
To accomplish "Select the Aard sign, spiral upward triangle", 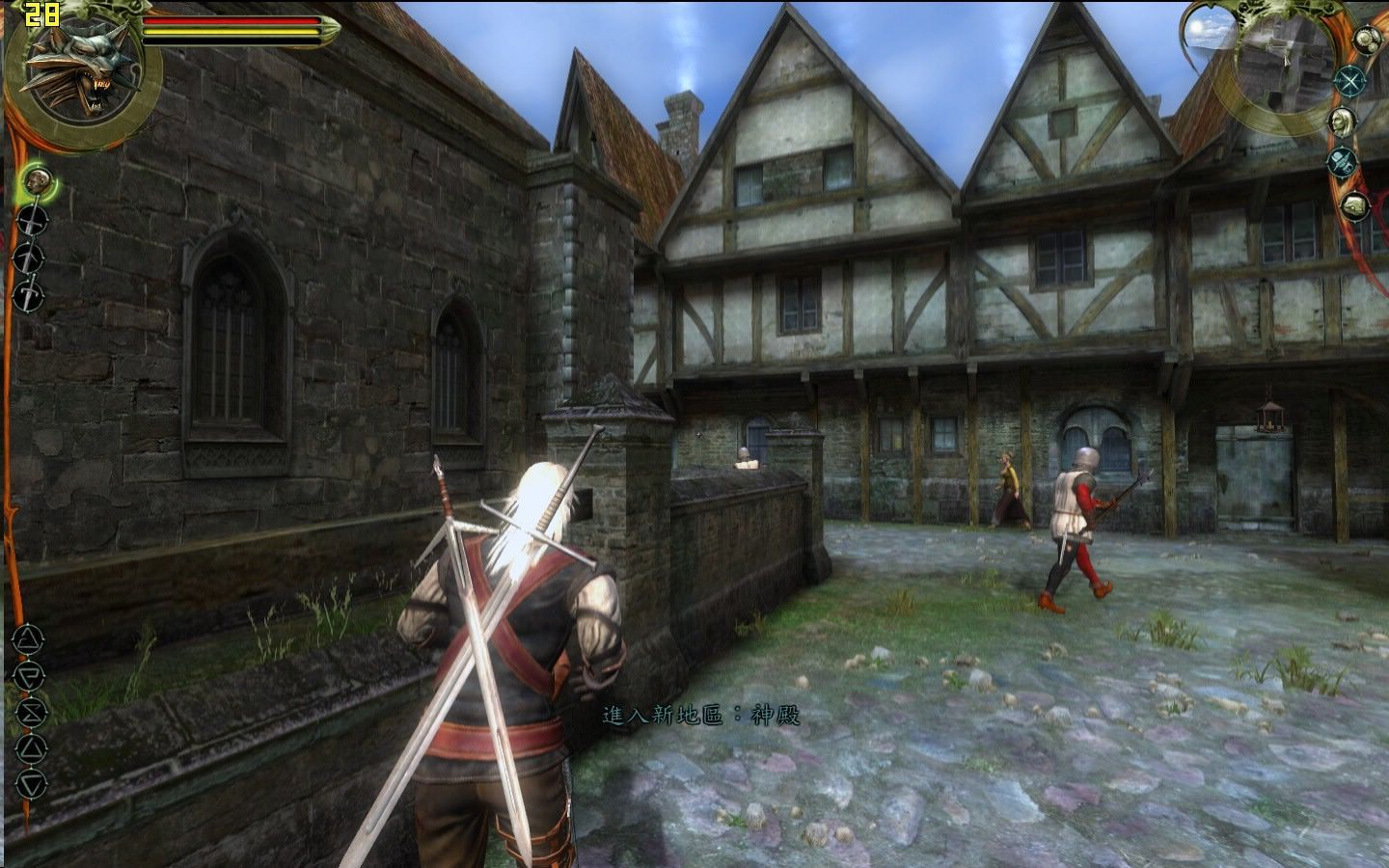I will point(28,637).
